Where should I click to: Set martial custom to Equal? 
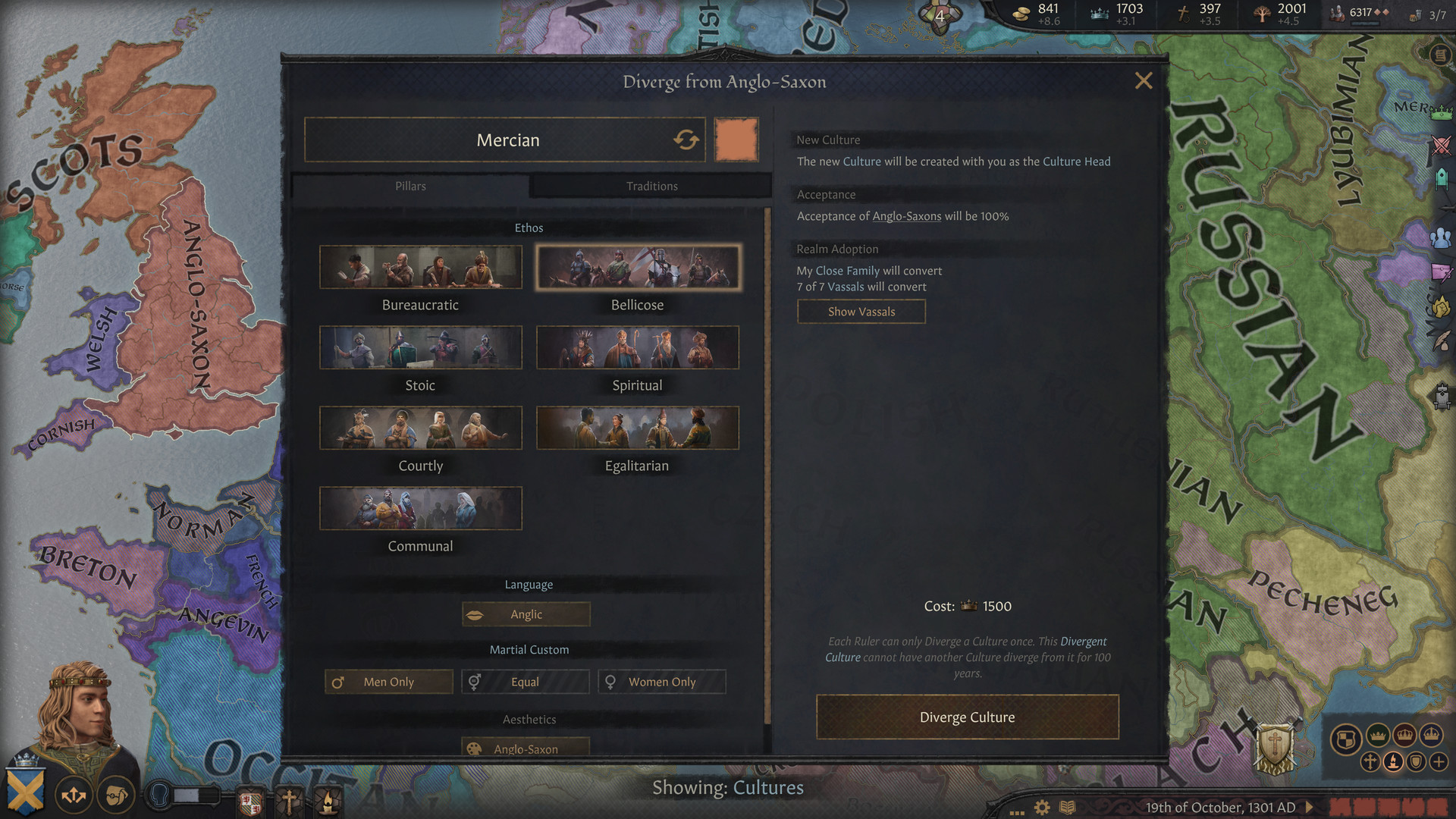coord(525,682)
